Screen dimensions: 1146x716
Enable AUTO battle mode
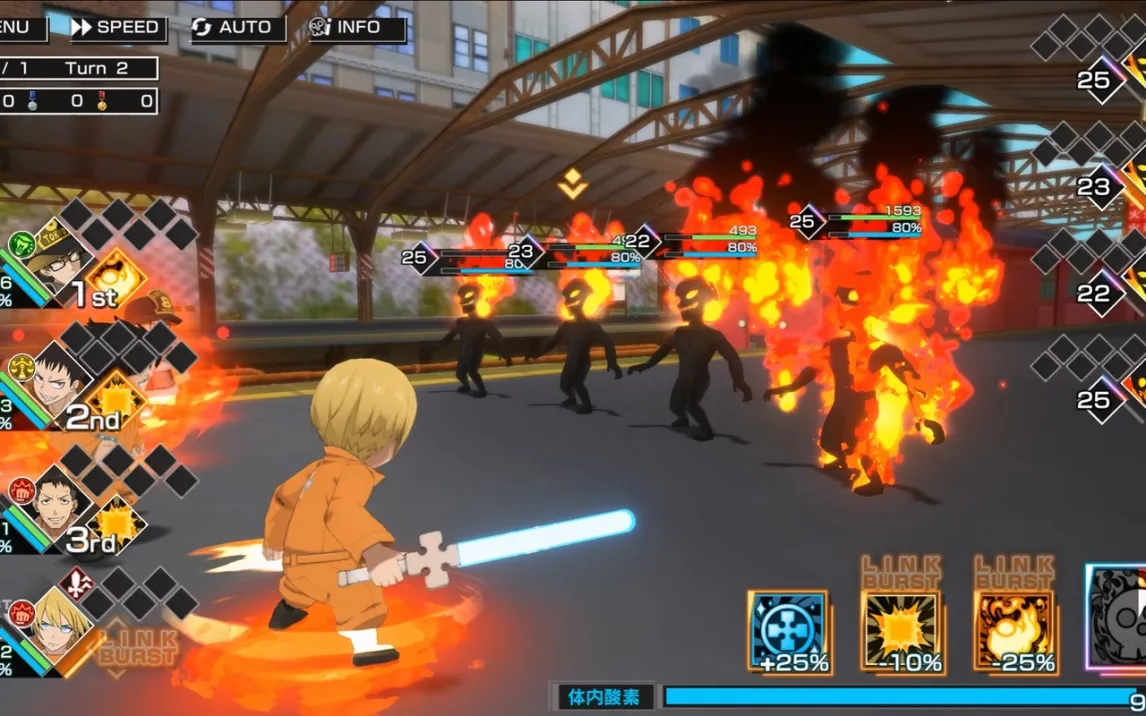237,28
